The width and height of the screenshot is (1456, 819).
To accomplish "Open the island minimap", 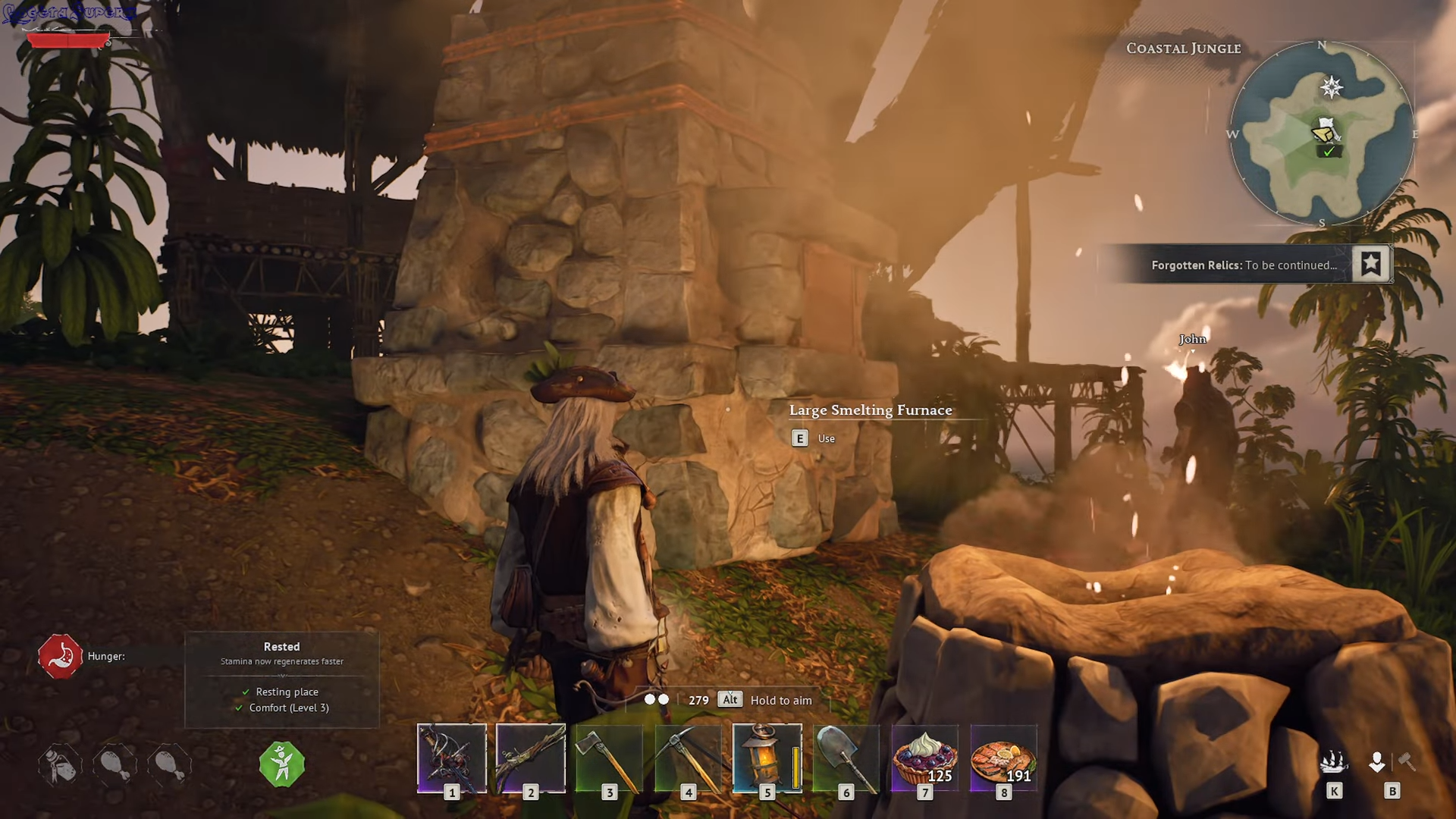I will point(1322,134).
